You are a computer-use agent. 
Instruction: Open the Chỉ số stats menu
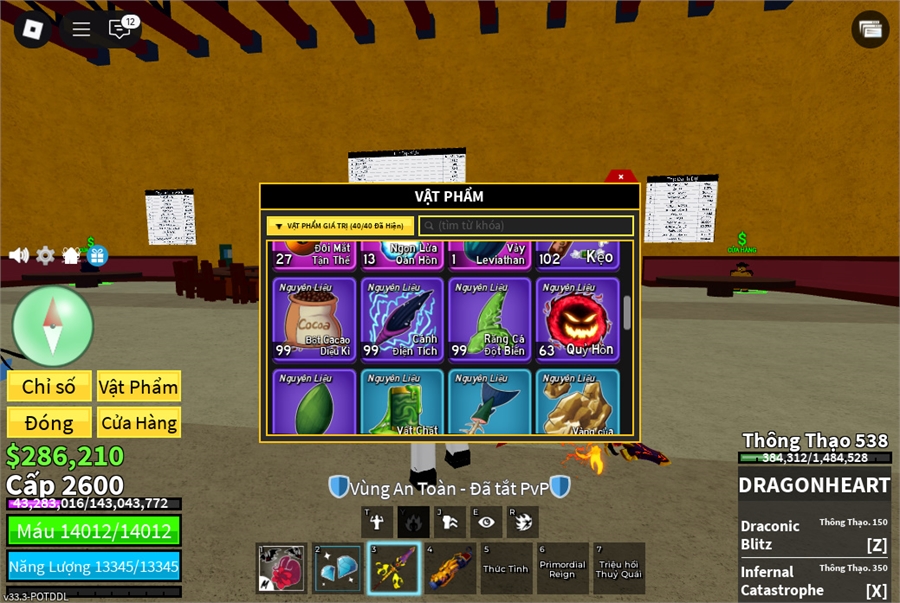(49, 387)
